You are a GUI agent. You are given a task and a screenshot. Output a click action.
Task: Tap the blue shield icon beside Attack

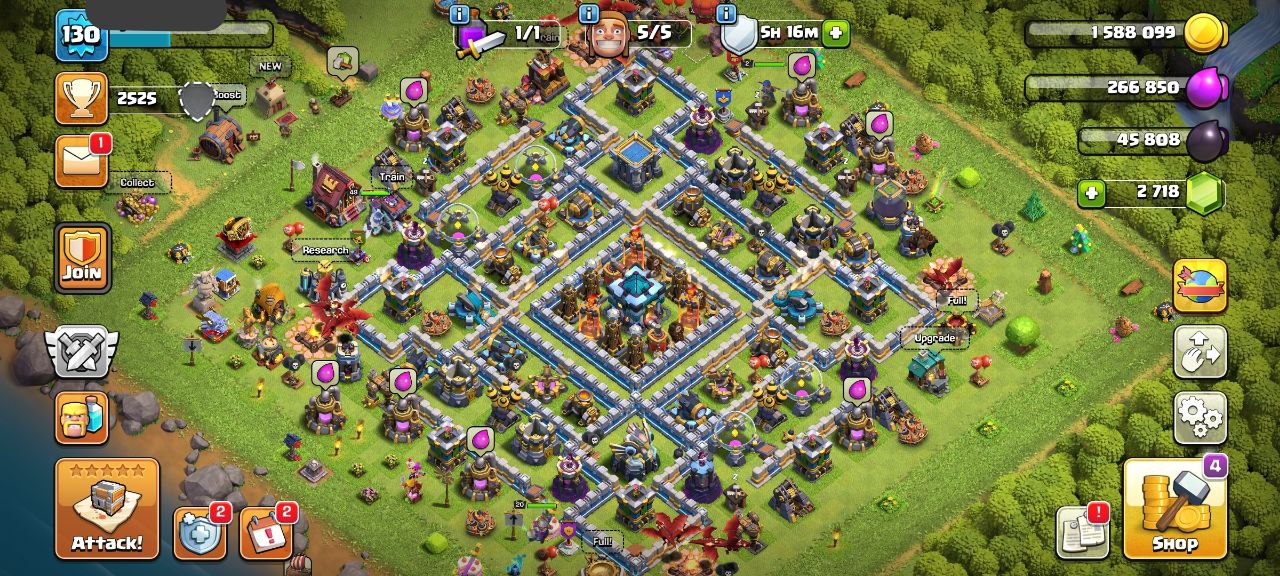click(199, 533)
